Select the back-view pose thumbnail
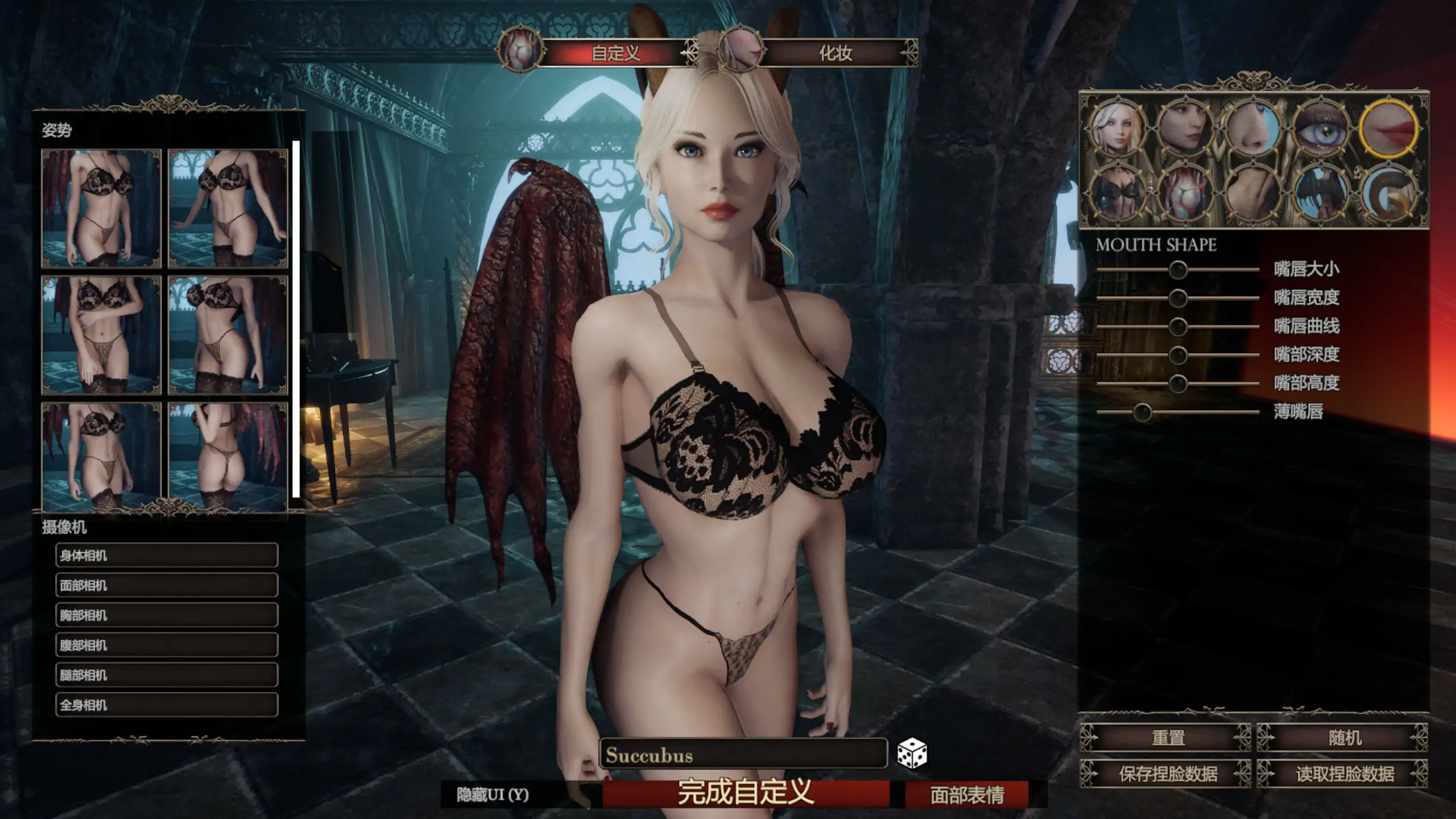 coord(228,456)
